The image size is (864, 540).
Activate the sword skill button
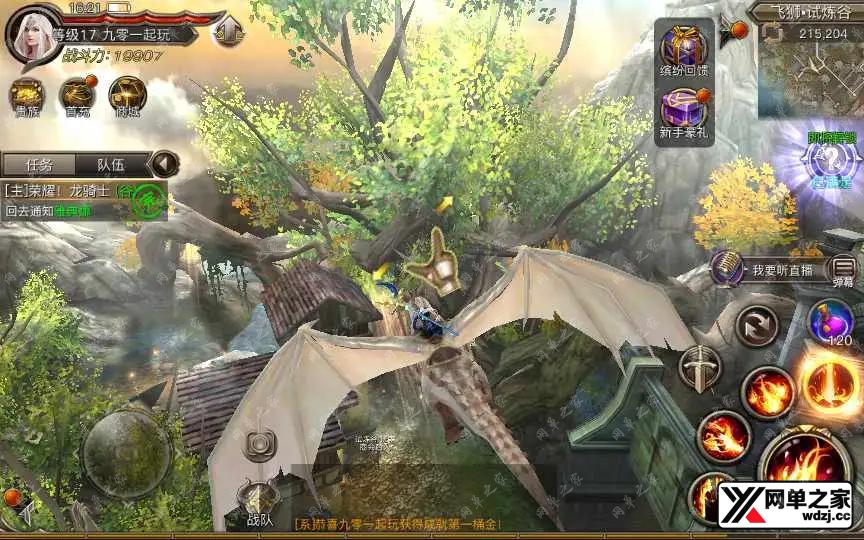coord(701,368)
